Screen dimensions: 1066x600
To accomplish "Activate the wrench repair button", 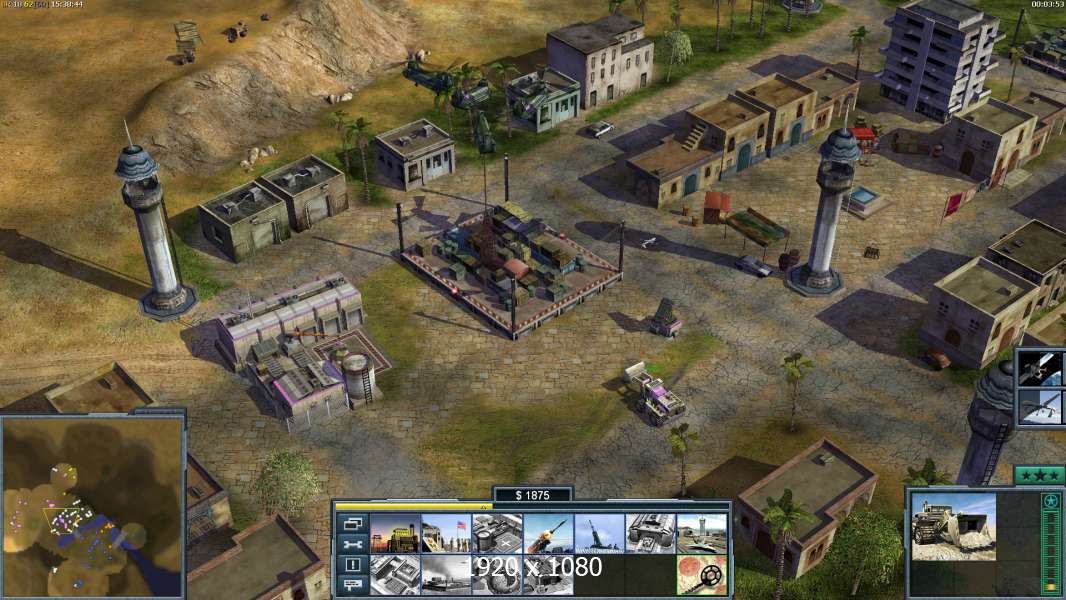I will (351, 544).
